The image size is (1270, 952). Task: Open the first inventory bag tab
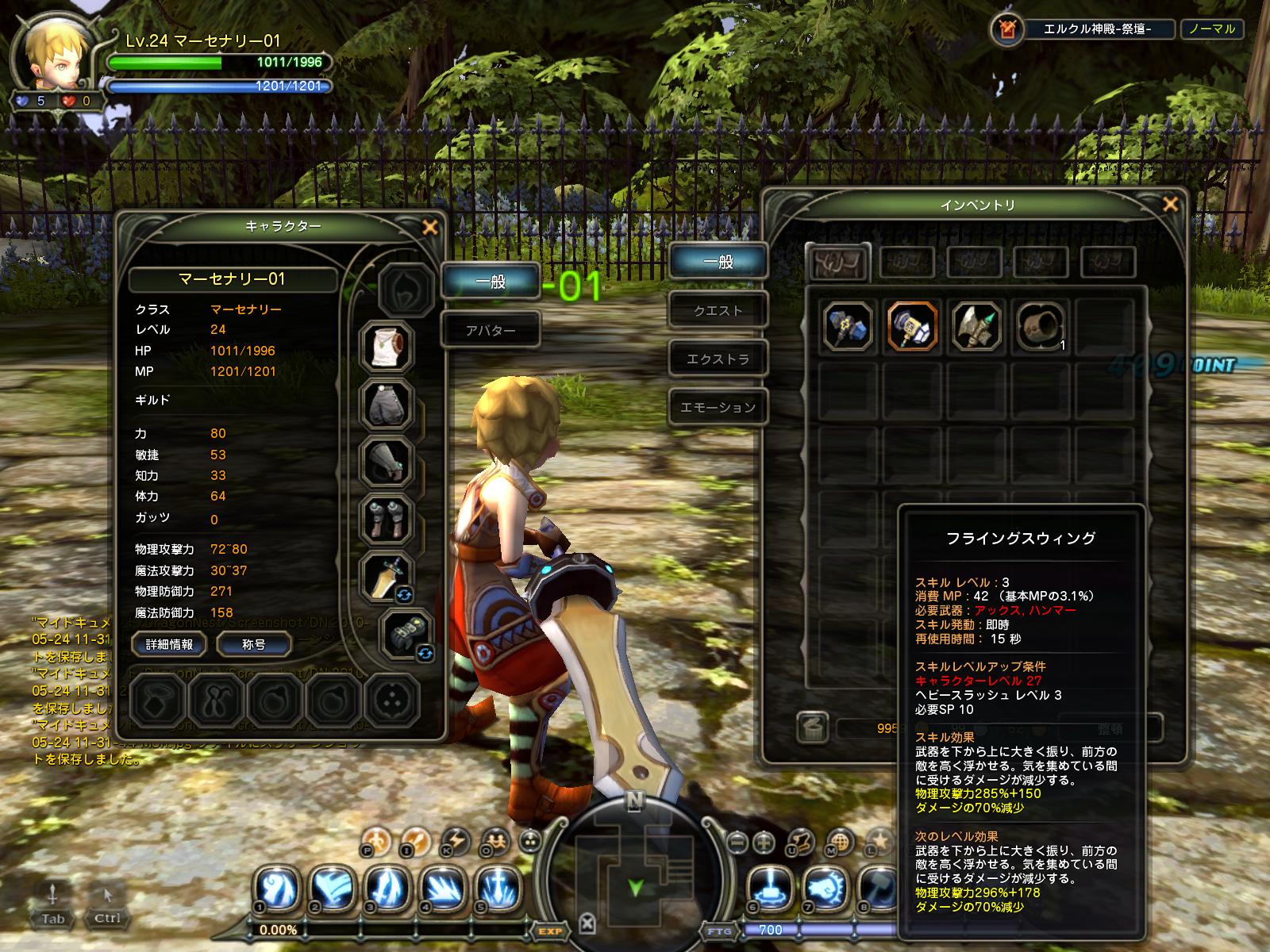[x=837, y=261]
